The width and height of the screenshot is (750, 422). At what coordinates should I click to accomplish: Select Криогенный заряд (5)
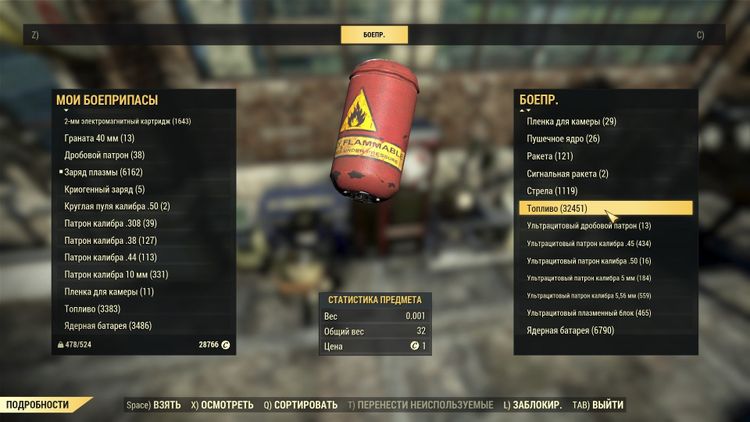pos(104,189)
